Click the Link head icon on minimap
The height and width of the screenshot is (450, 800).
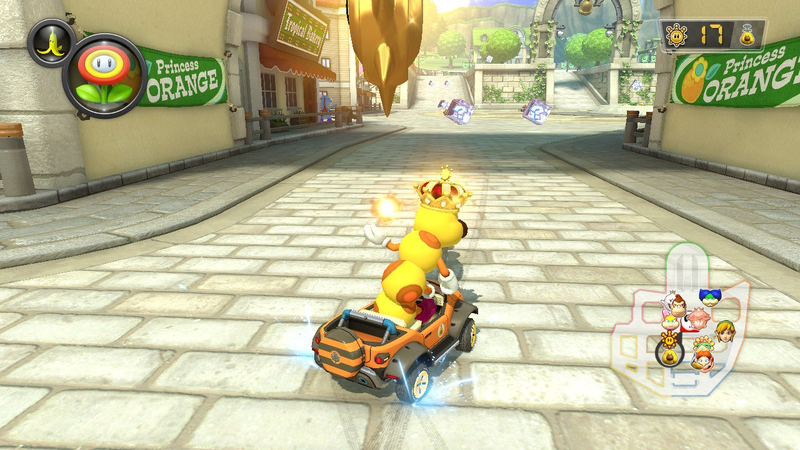coord(723,330)
